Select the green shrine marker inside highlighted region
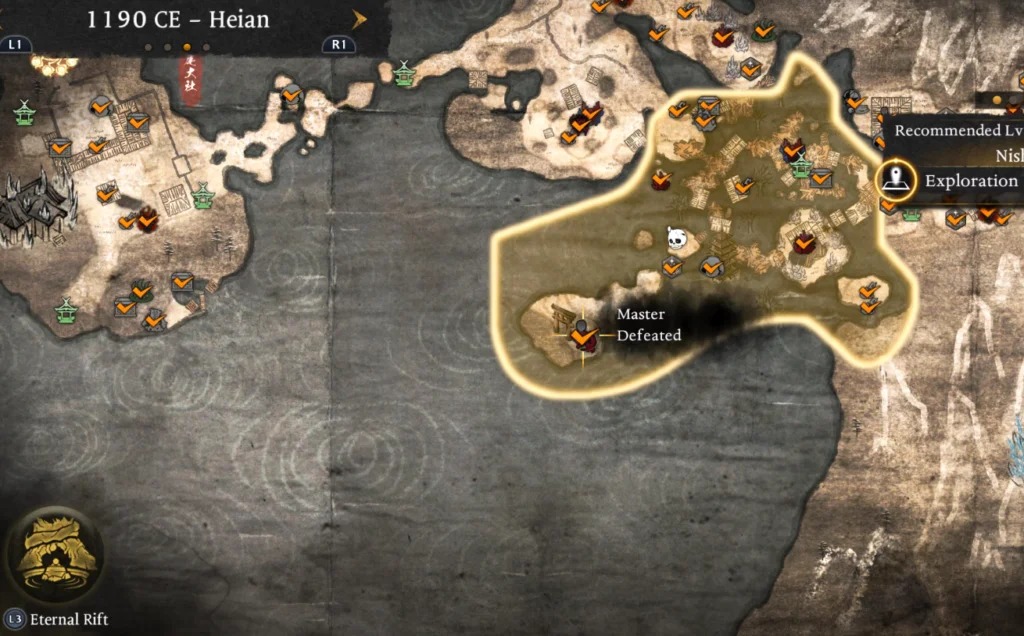This screenshot has height=636, width=1024. (x=800, y=168)
